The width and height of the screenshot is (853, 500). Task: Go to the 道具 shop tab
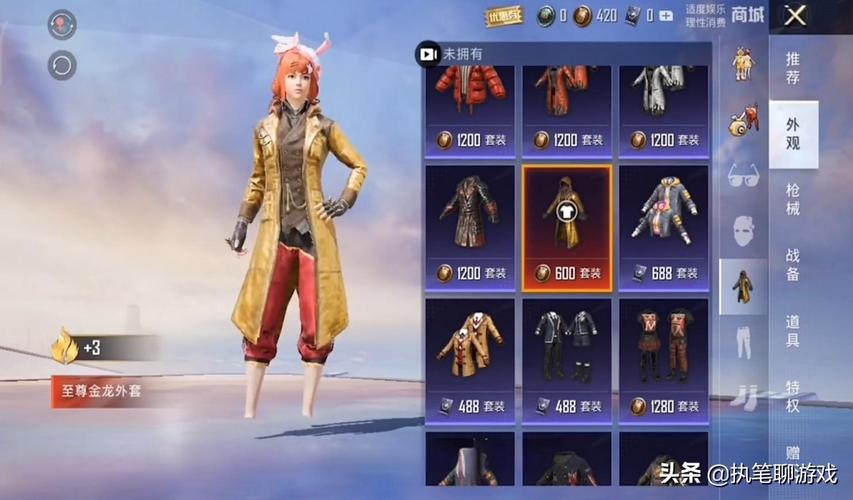[x=793, y=330]
